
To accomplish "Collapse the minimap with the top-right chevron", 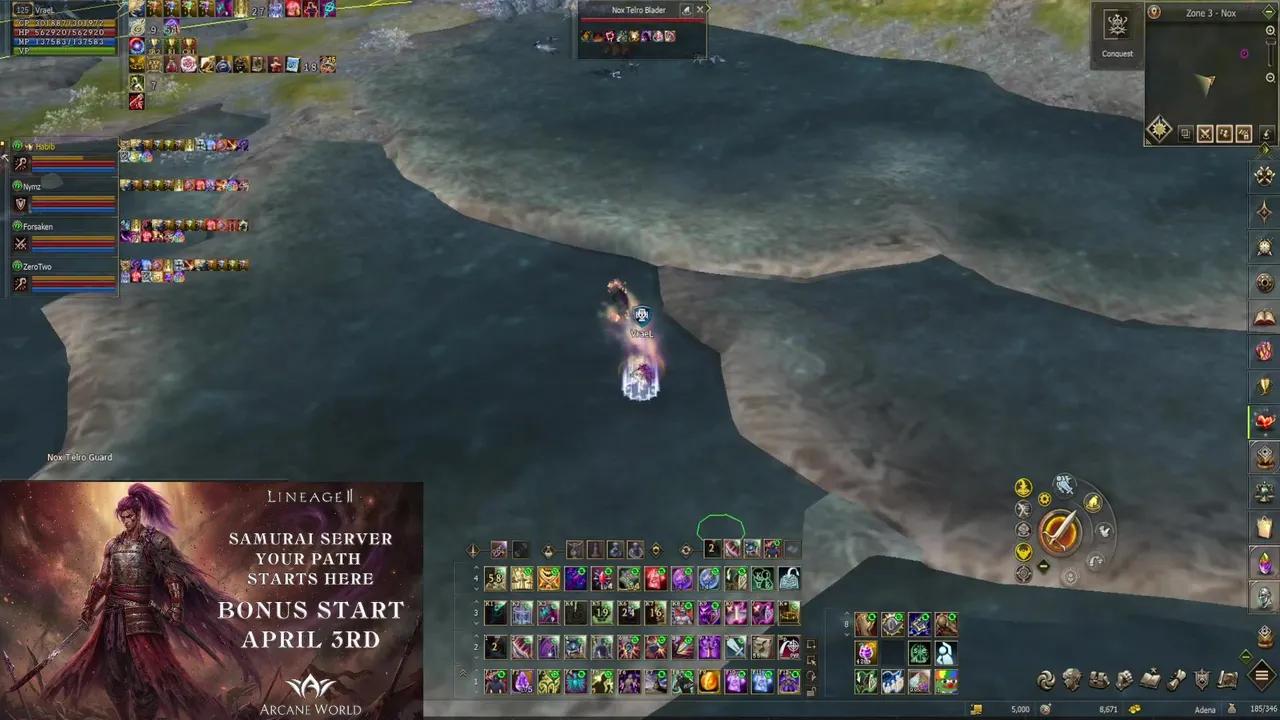I will 1269,10.
